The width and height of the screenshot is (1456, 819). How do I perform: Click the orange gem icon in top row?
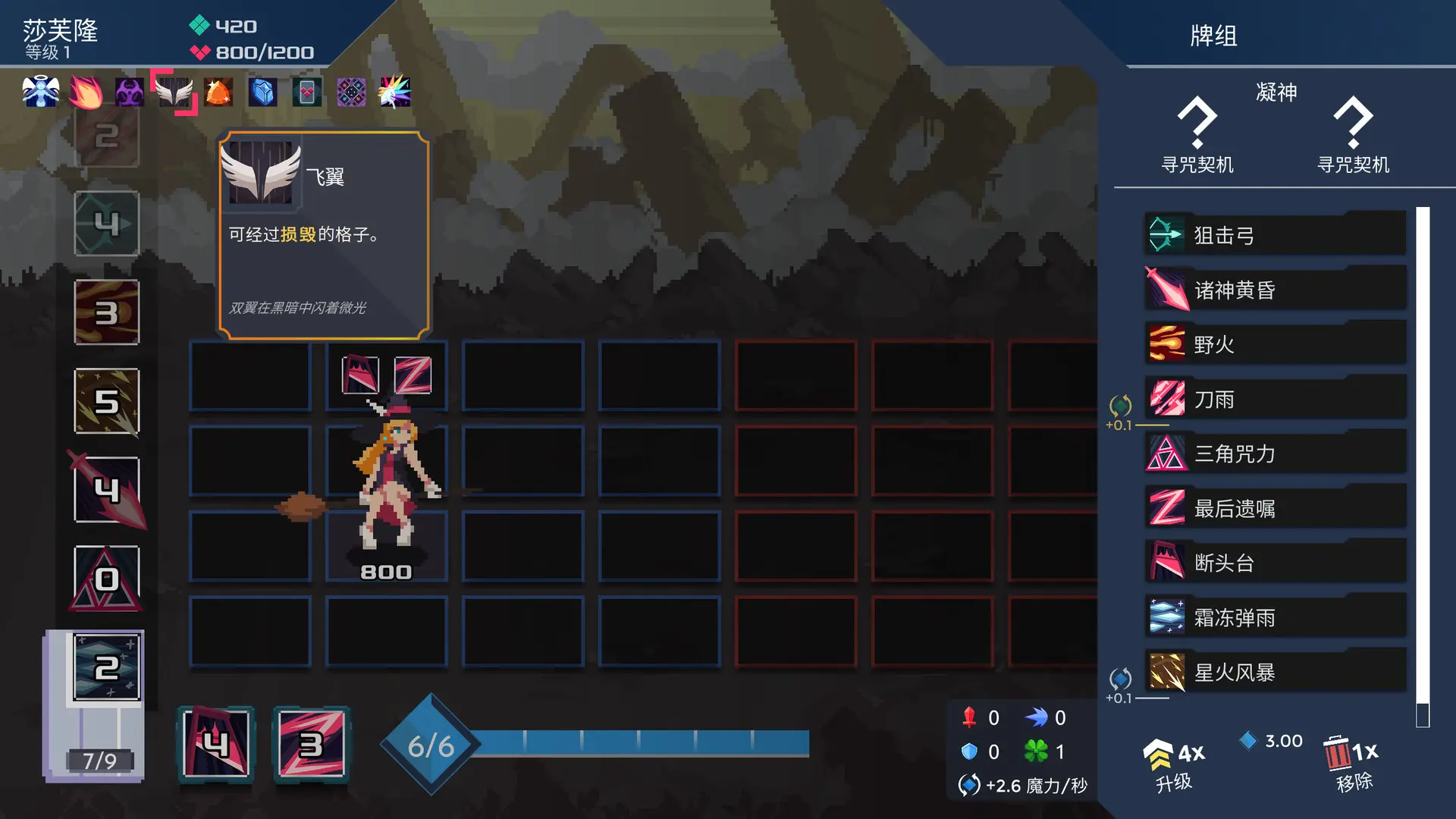(x=218, y=91)
